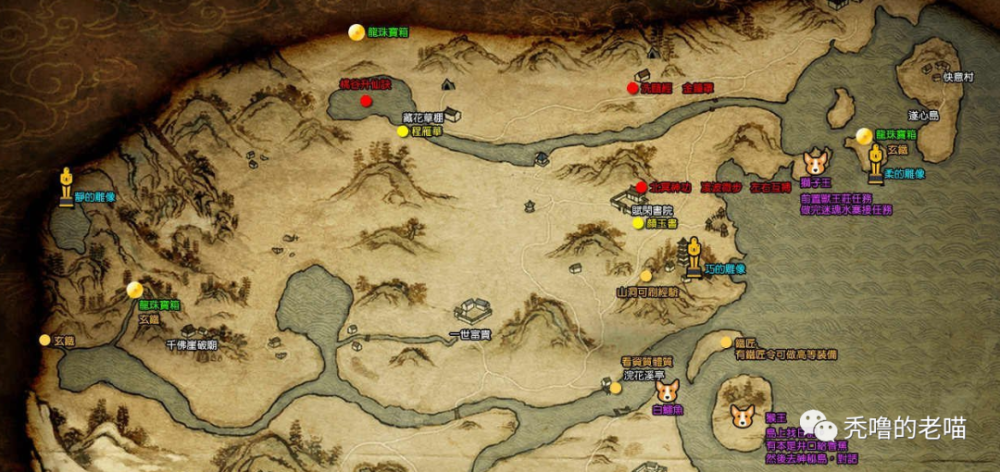Click the 山洞可刷經驗 cave marker dot
Screen dimensions: 1000x472
(x=646, y=275)
